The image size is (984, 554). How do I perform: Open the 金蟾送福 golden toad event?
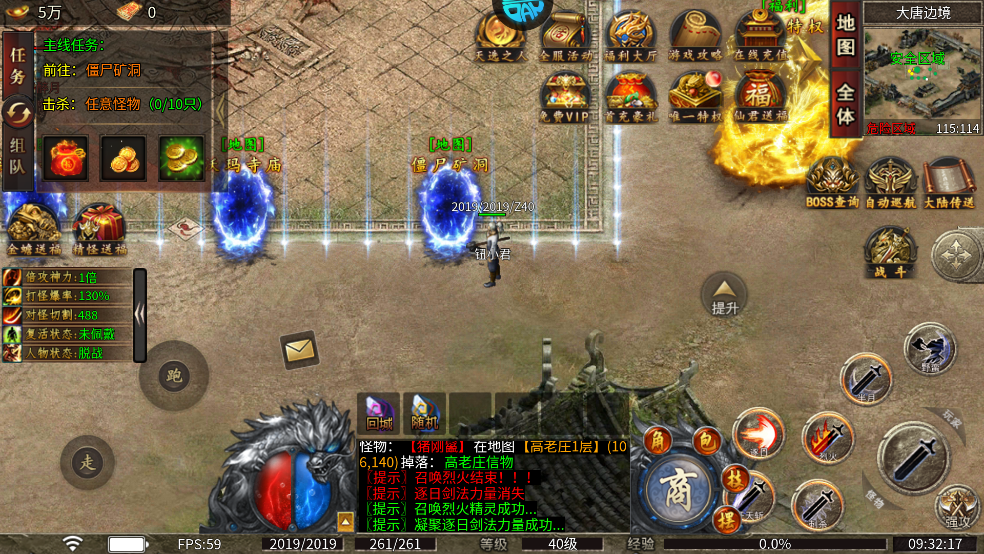coord(34,228)
